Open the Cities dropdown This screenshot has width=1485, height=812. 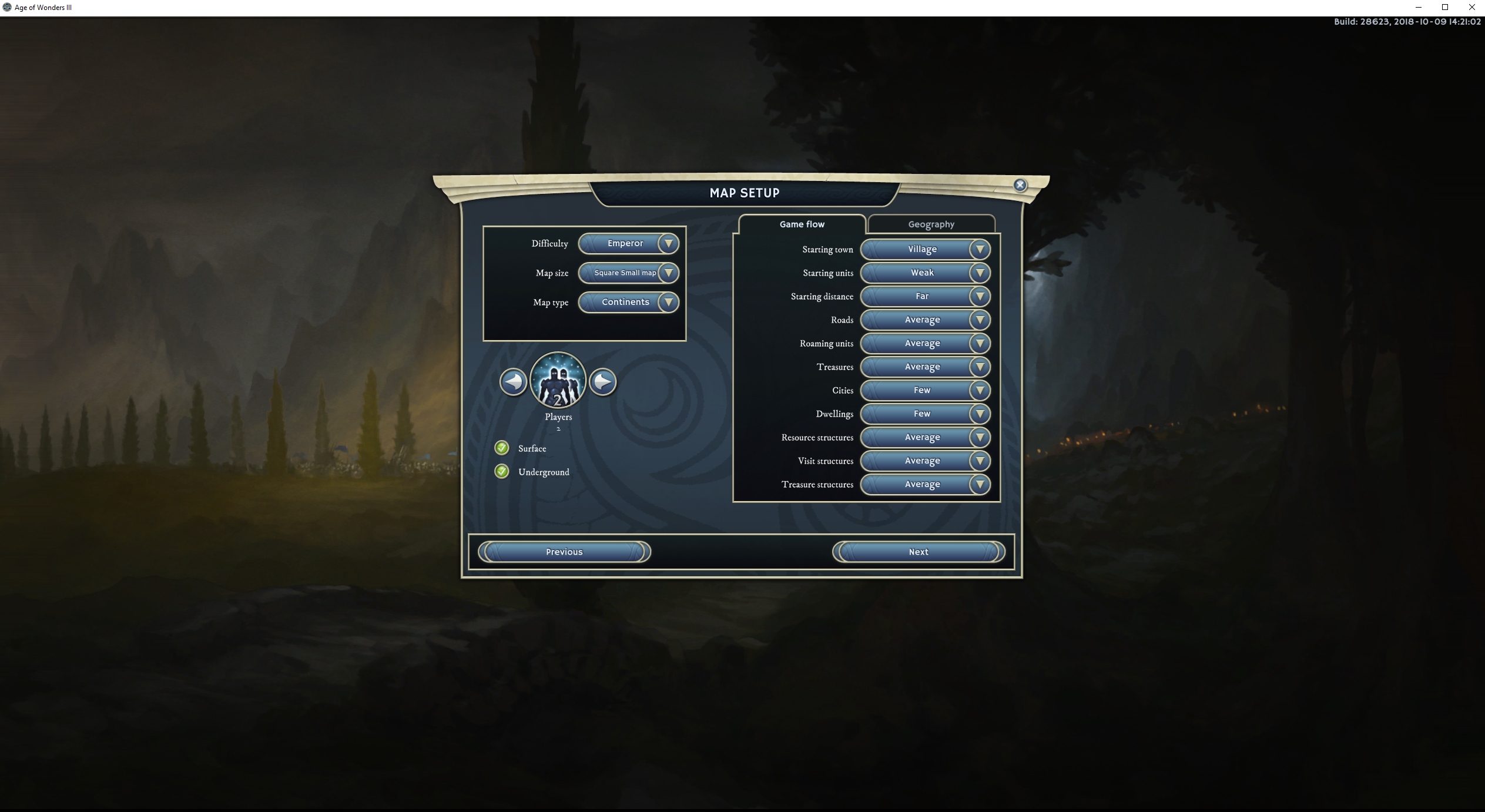click(925, 390)
